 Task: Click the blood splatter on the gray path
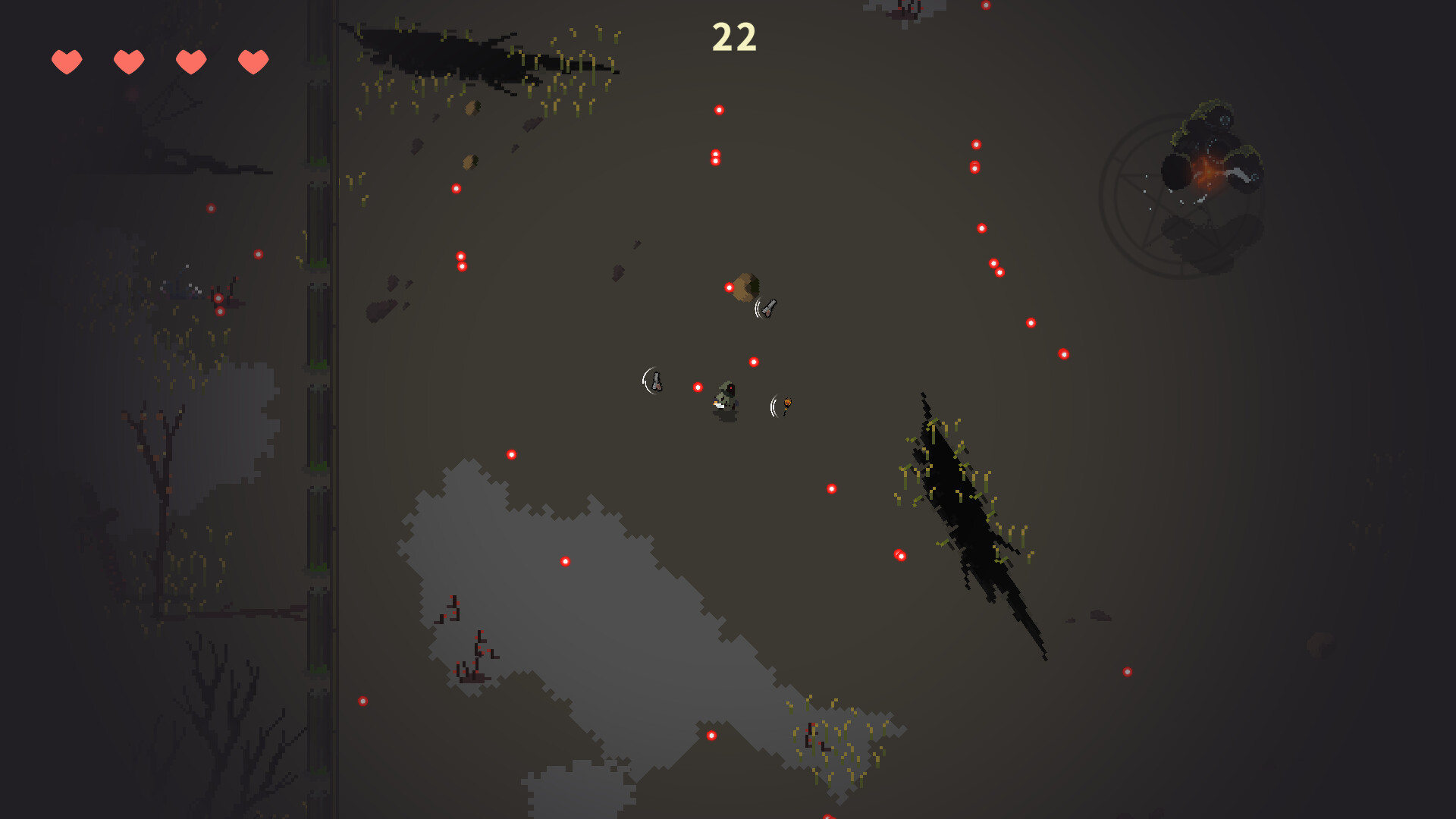coord(470,652)
